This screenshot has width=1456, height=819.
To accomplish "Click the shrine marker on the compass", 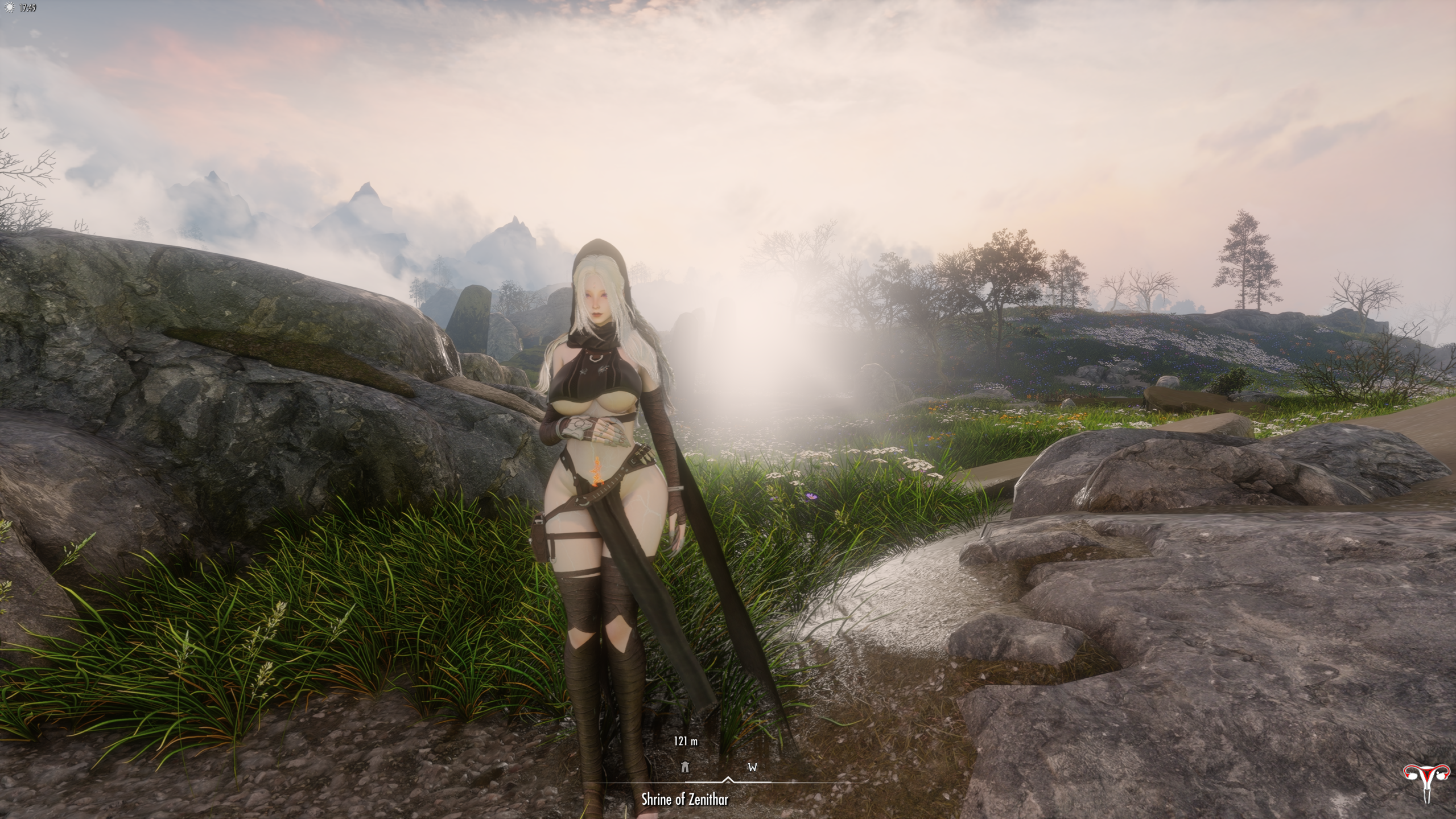I will (x=685, y=767).
